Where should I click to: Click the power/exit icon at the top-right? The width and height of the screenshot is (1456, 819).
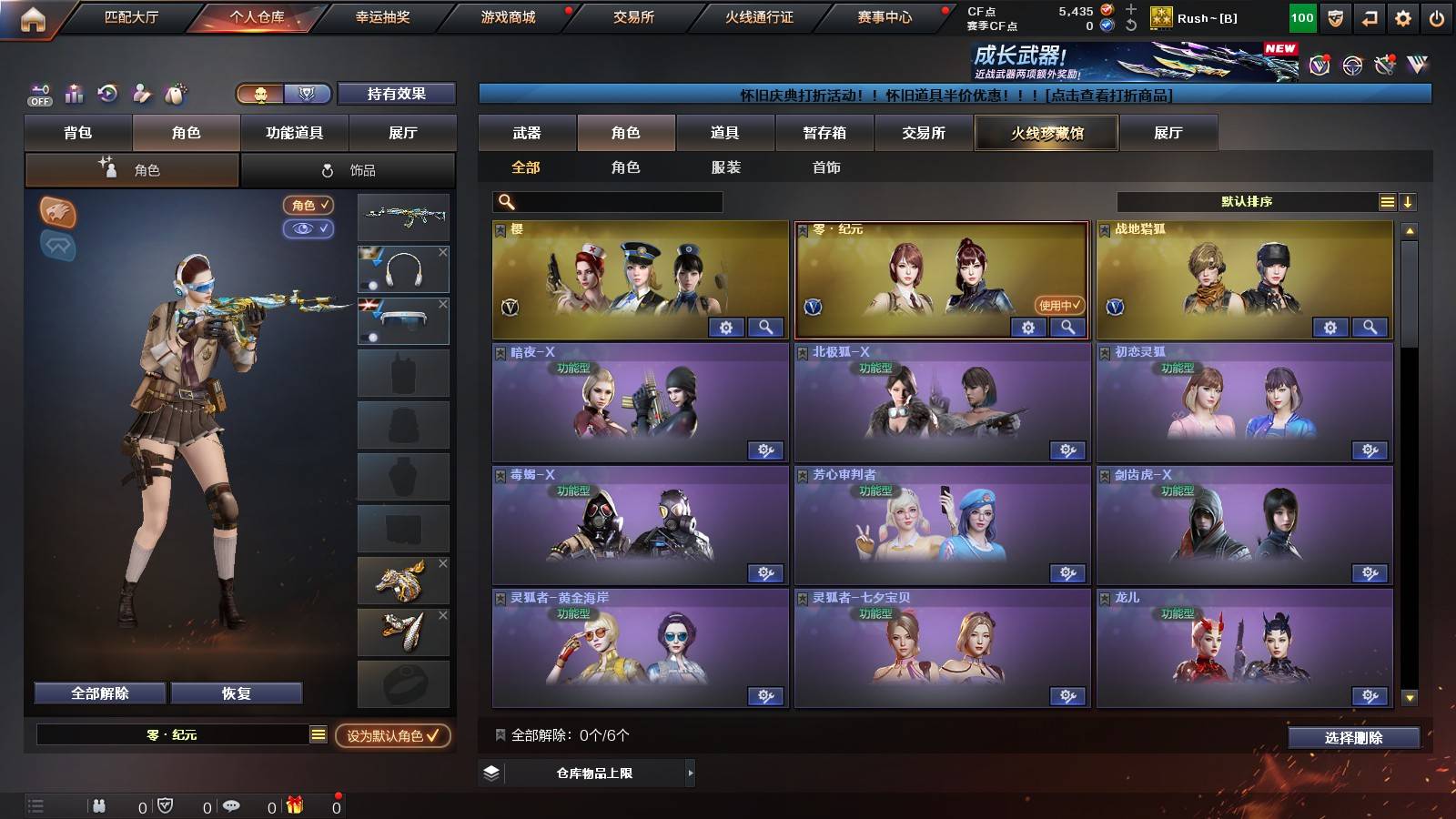click(x=1436, y=16)
